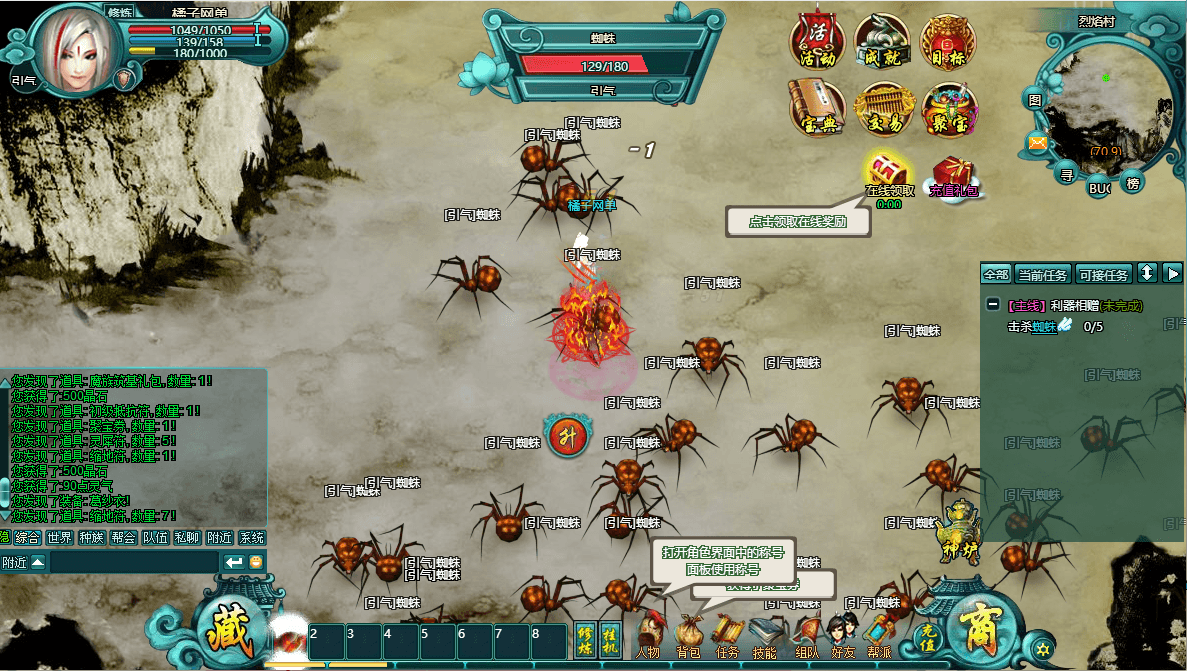Select the 世界 world chat tab
This screenshot has height=671, width=1187.
tap(59, 538)
